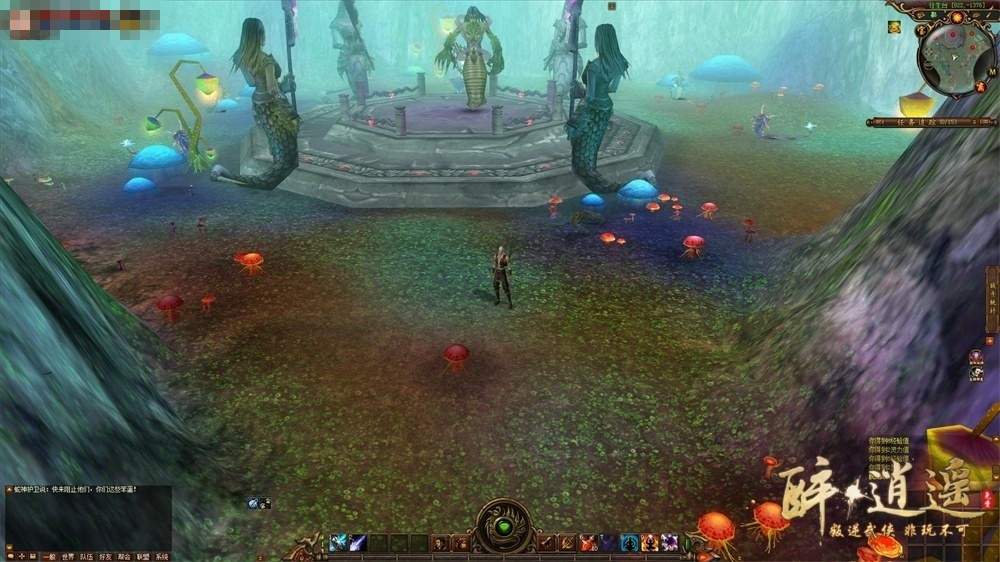Image resolution: width=1000 pixels, height=562 pixels.
Task: View the 系统 system message tab
Action: pyautogui.click(x=162, y=557)
